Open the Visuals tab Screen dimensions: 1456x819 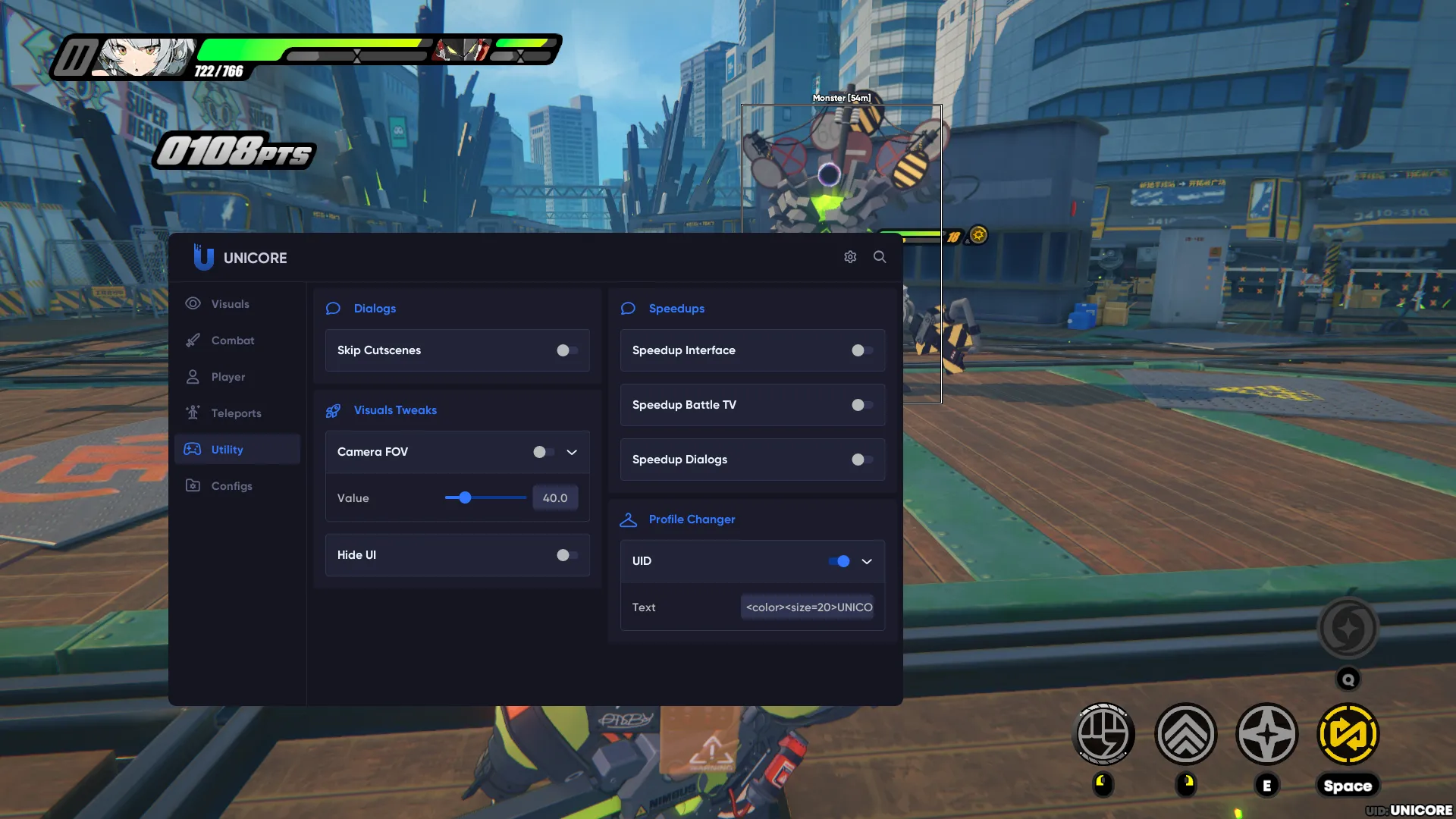[230, 304]
